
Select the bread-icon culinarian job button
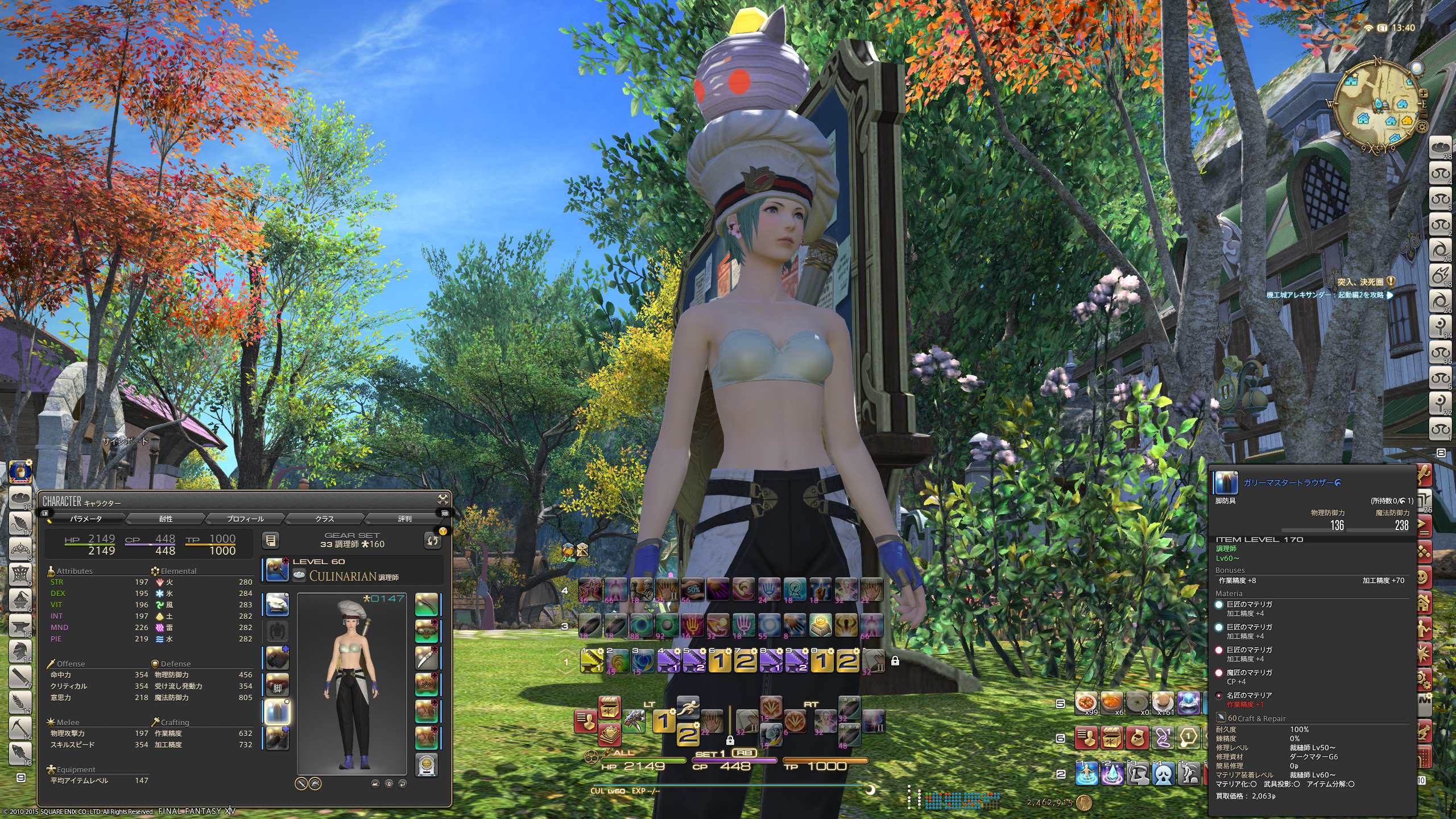coord(20,498)
